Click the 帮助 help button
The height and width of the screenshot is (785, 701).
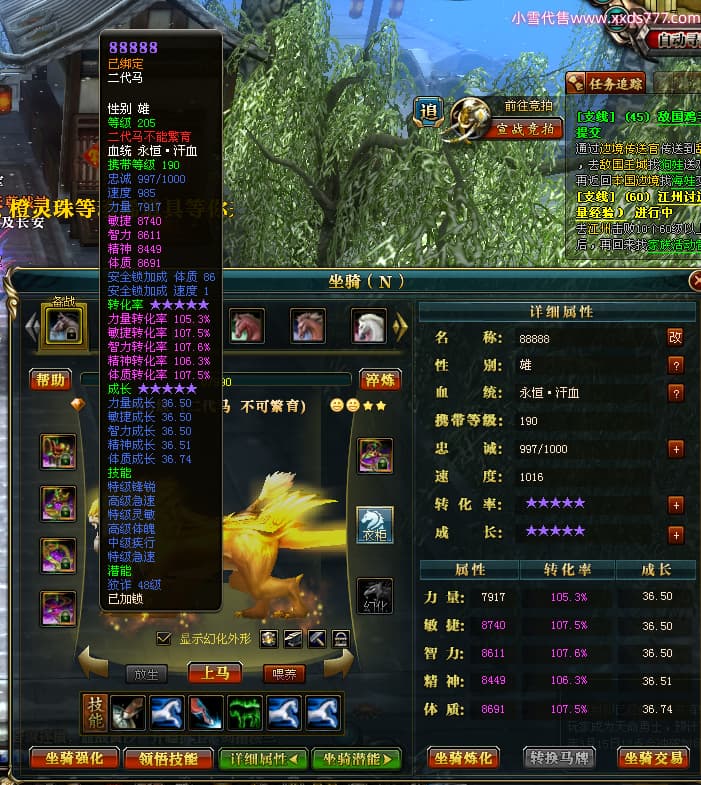[51, 380]
